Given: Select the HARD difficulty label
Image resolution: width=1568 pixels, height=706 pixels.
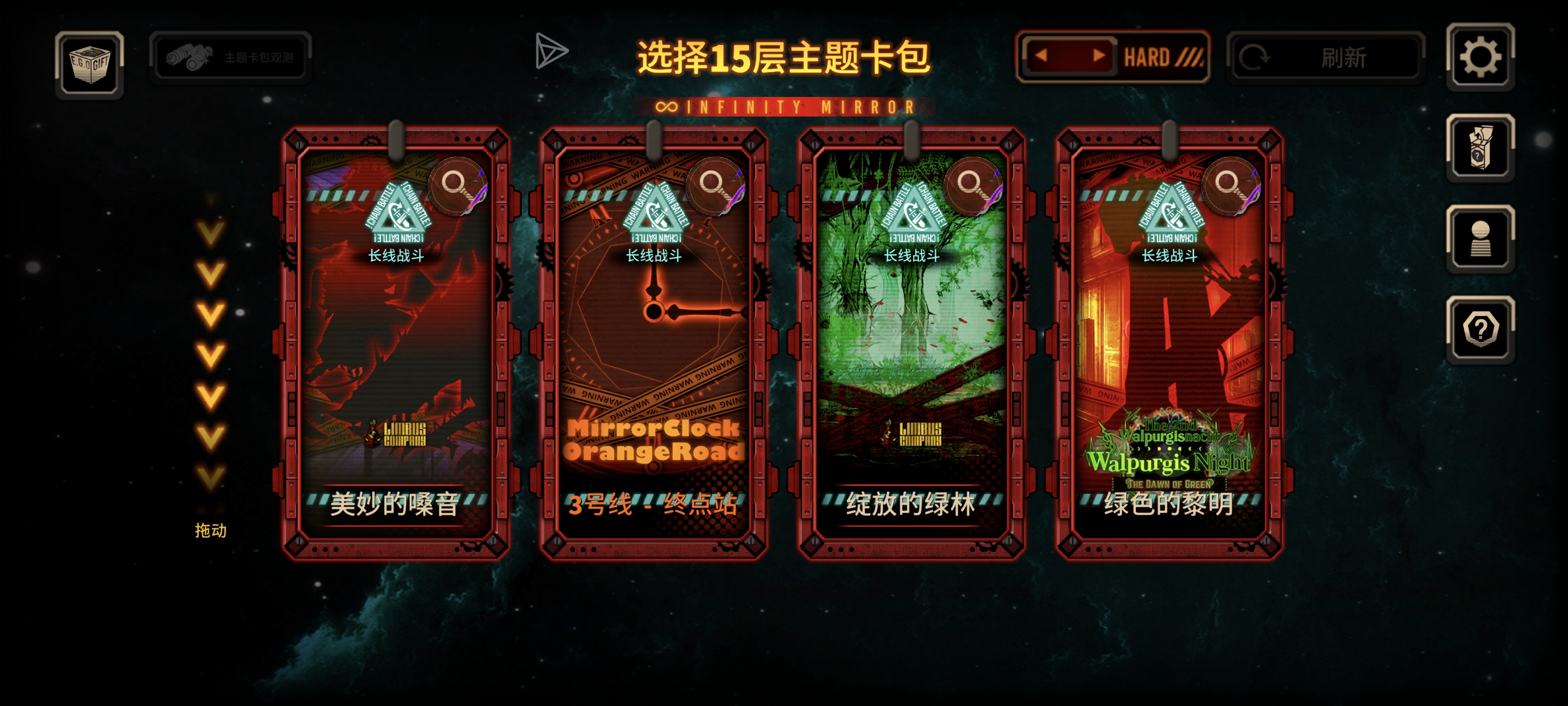Looking at the screenshot, I should click(1151, 57).
